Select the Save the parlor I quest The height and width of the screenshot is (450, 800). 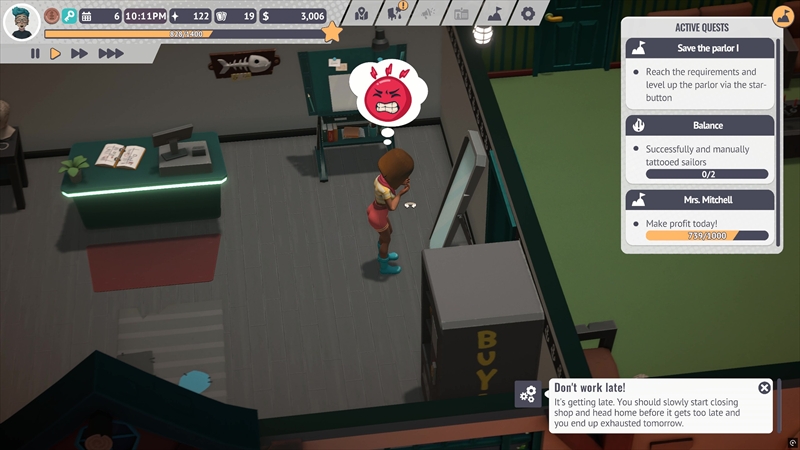(699, 48)
